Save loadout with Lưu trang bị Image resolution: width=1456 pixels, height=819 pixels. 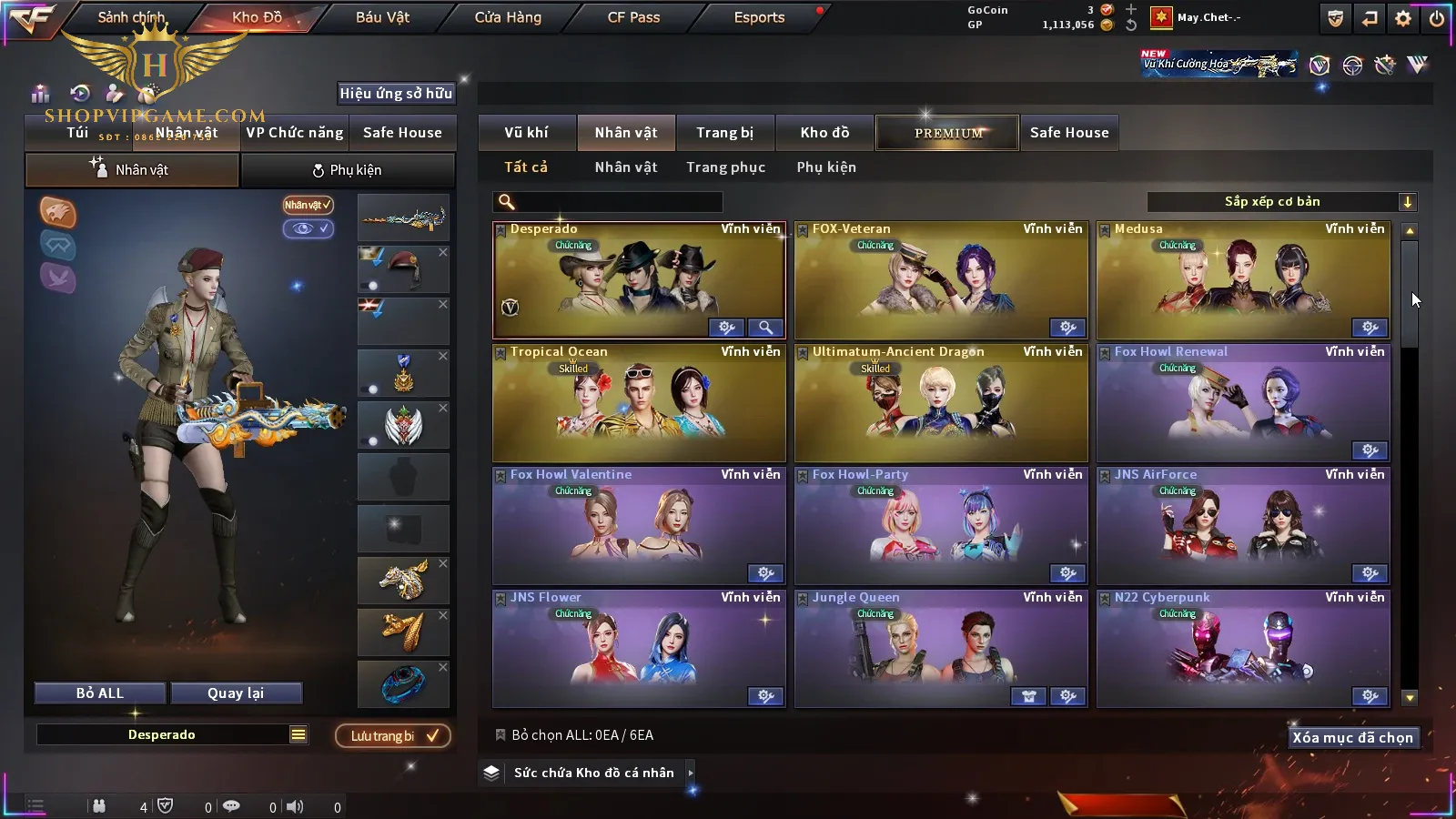click(393, 736)
